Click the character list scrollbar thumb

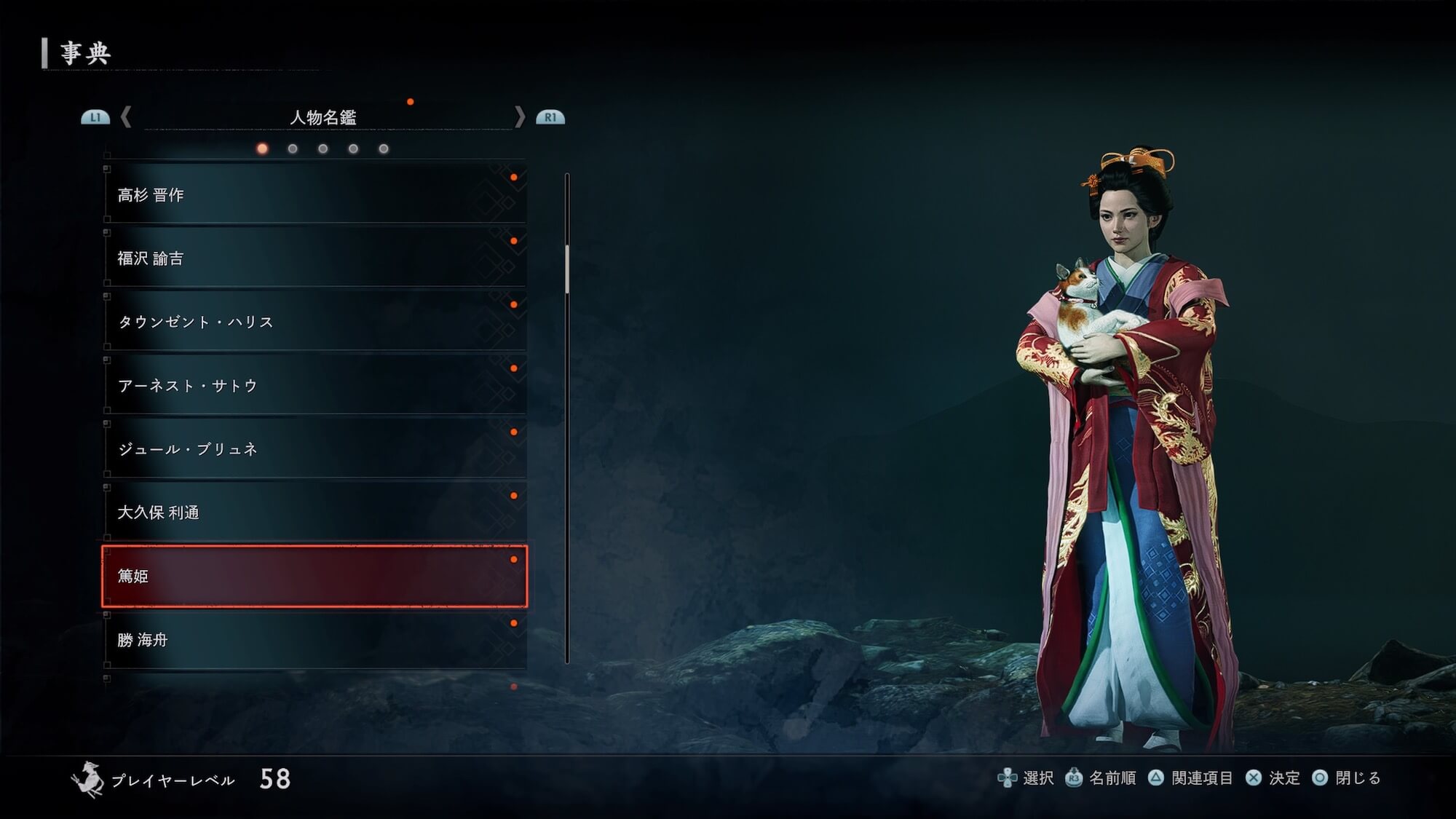[567, 269]
